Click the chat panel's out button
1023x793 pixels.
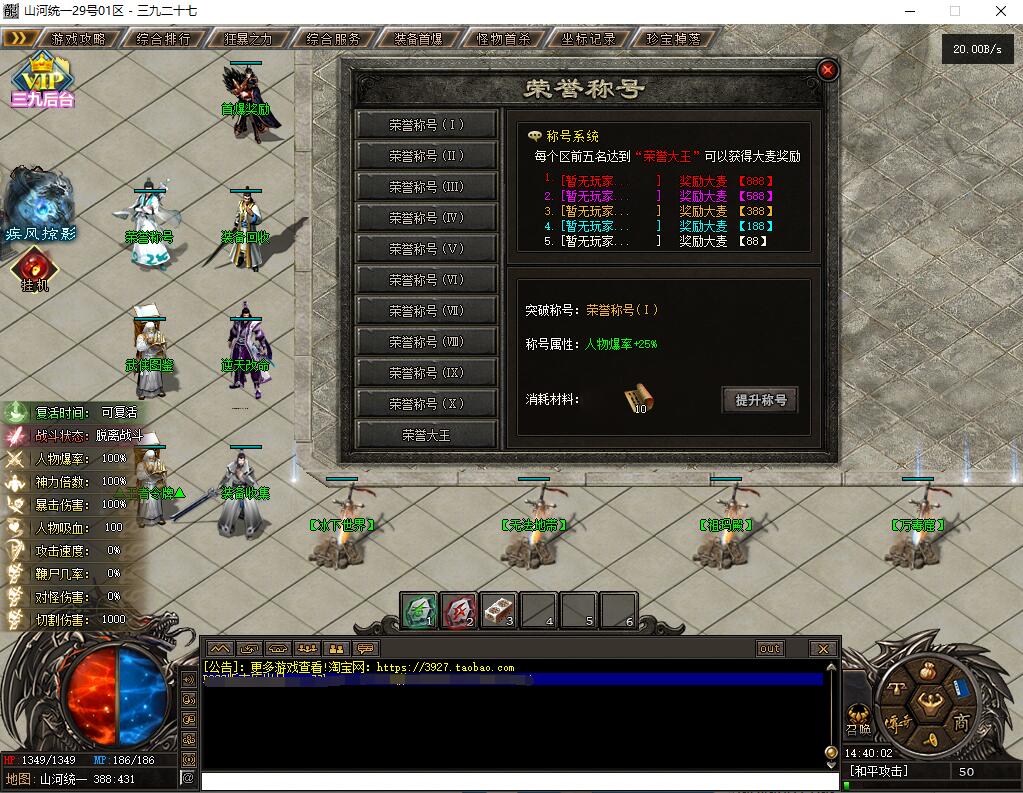(x=769, y=648)
